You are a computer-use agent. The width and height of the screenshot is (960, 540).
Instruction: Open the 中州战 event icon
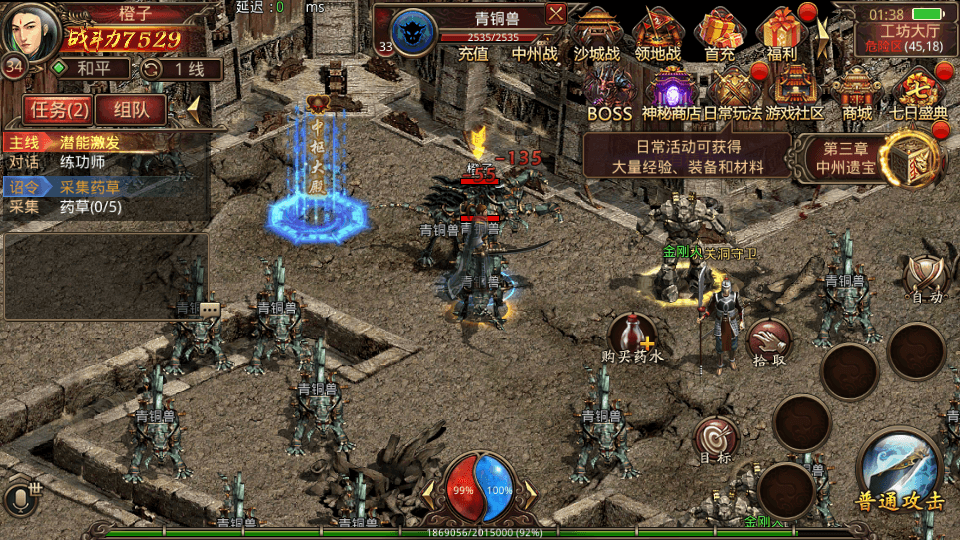coord(535,53)
